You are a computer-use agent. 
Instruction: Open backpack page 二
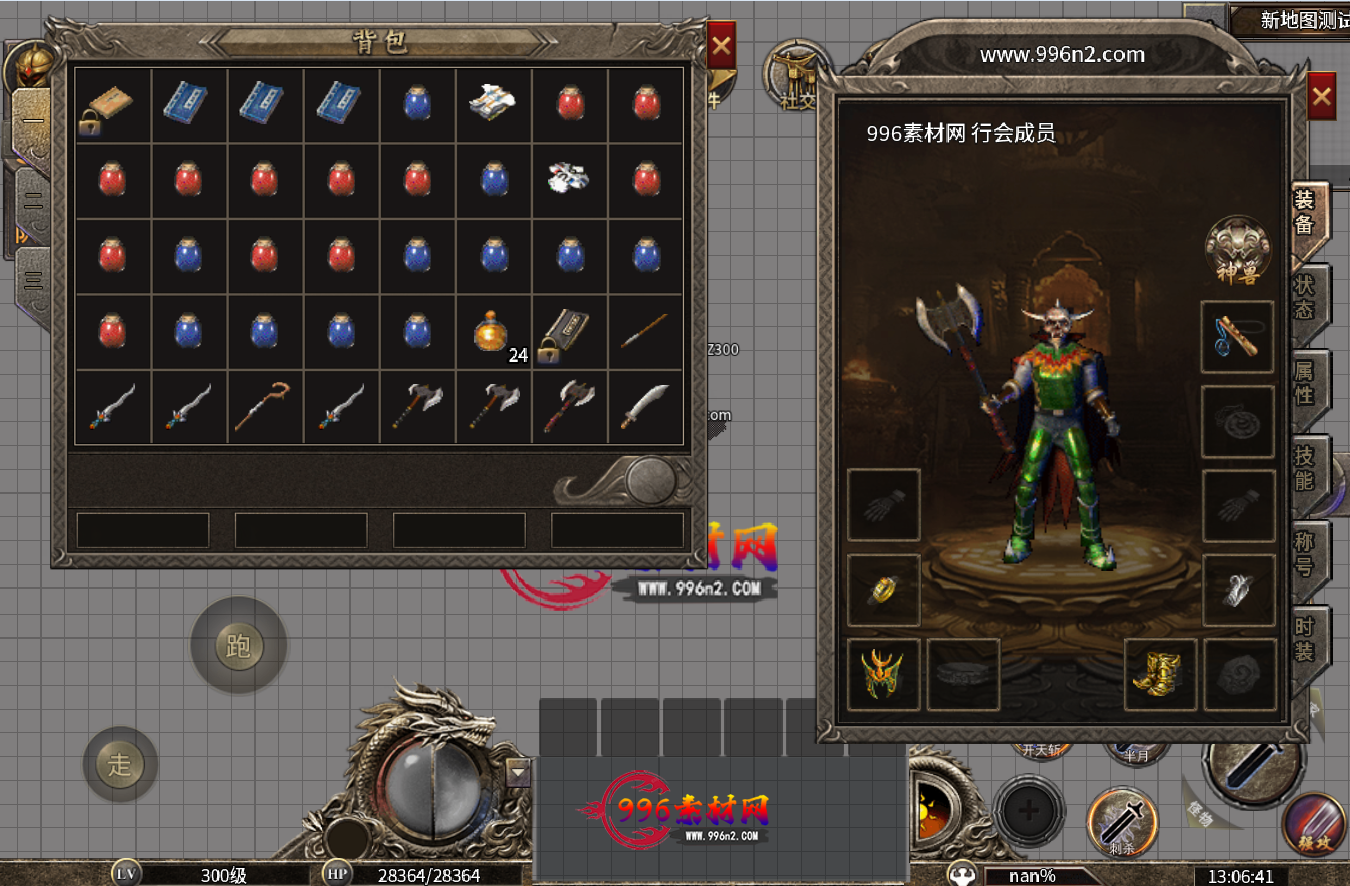point(33,200)
